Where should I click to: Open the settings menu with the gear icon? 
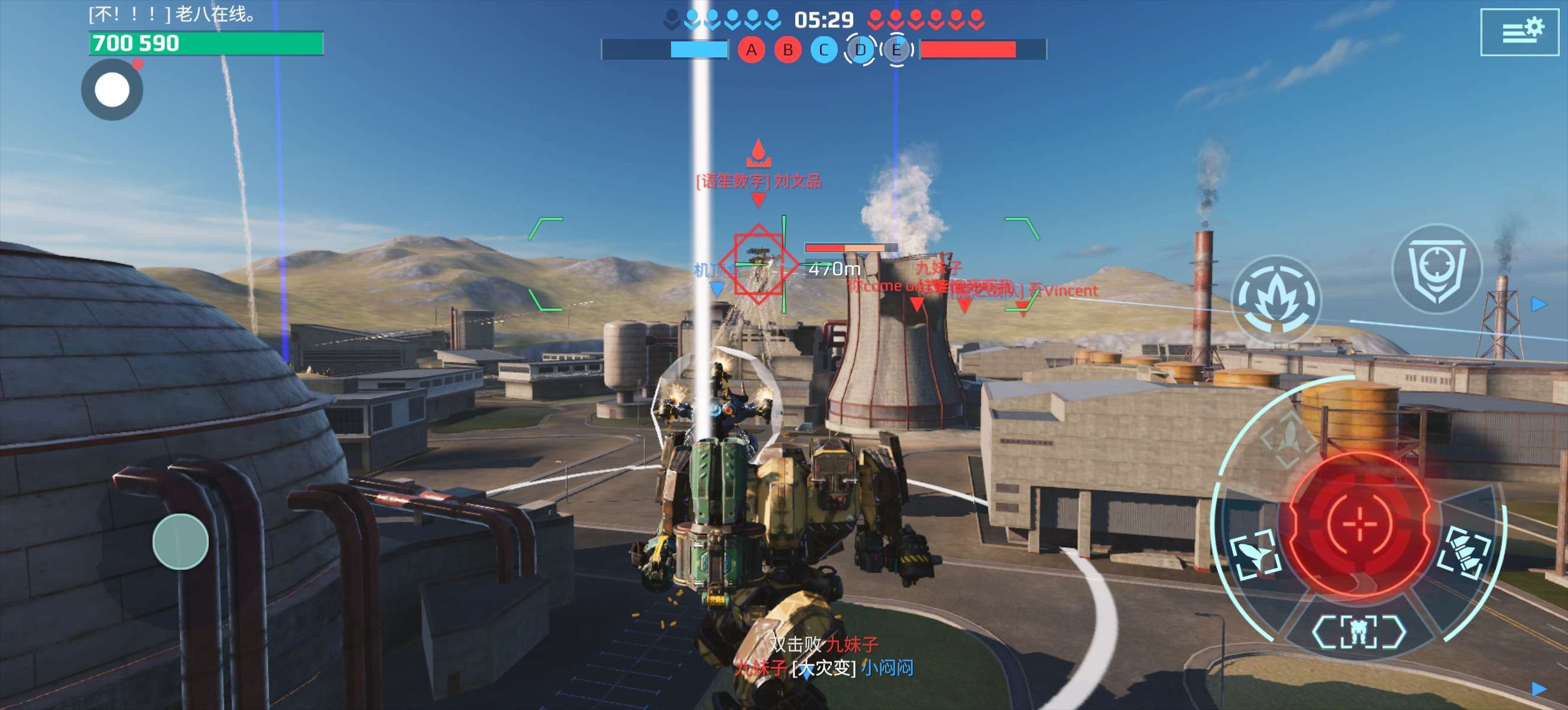click(x=1520, y=32)
